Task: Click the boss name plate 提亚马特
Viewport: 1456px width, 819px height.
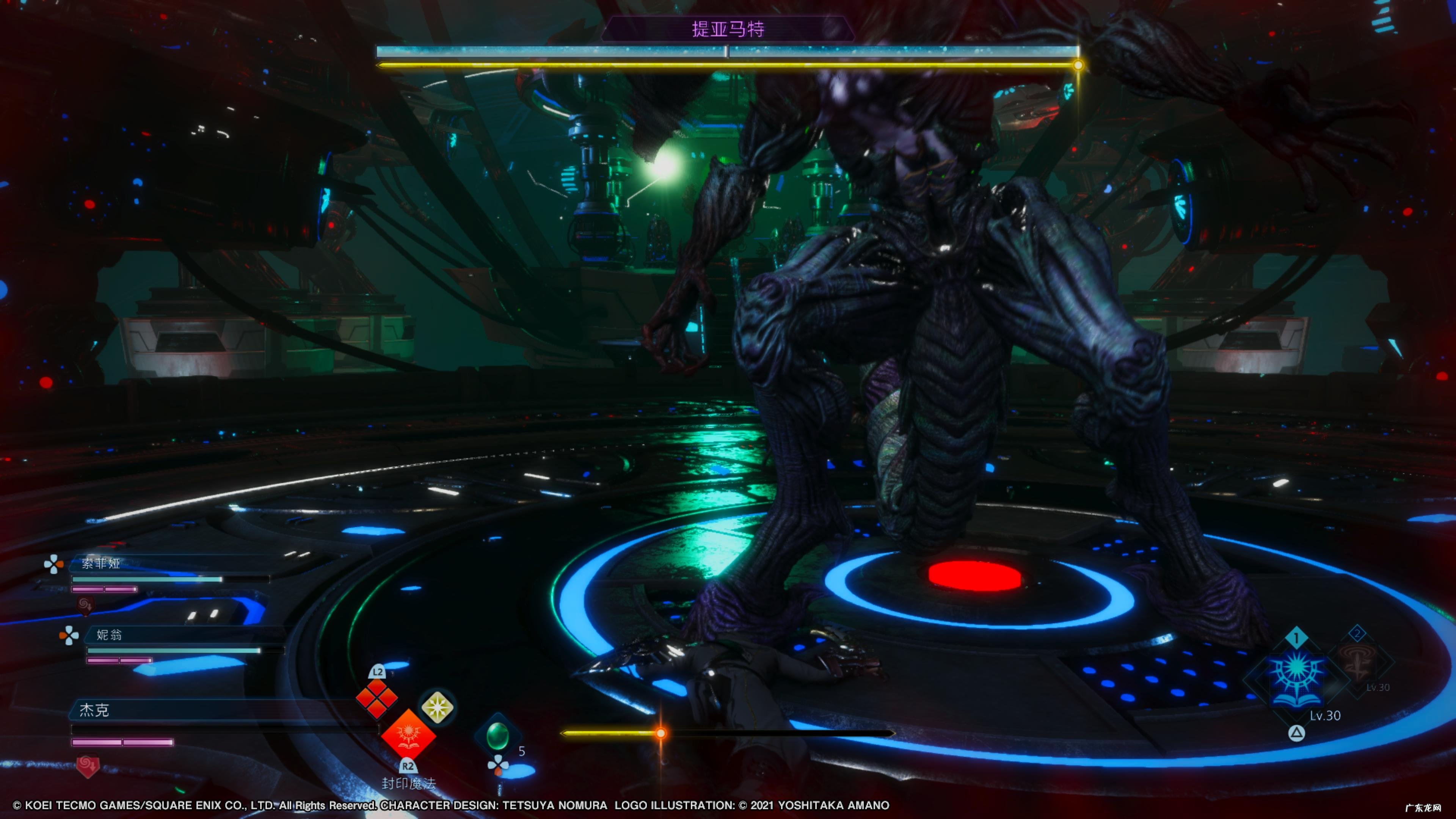Action: pos(728,29)
